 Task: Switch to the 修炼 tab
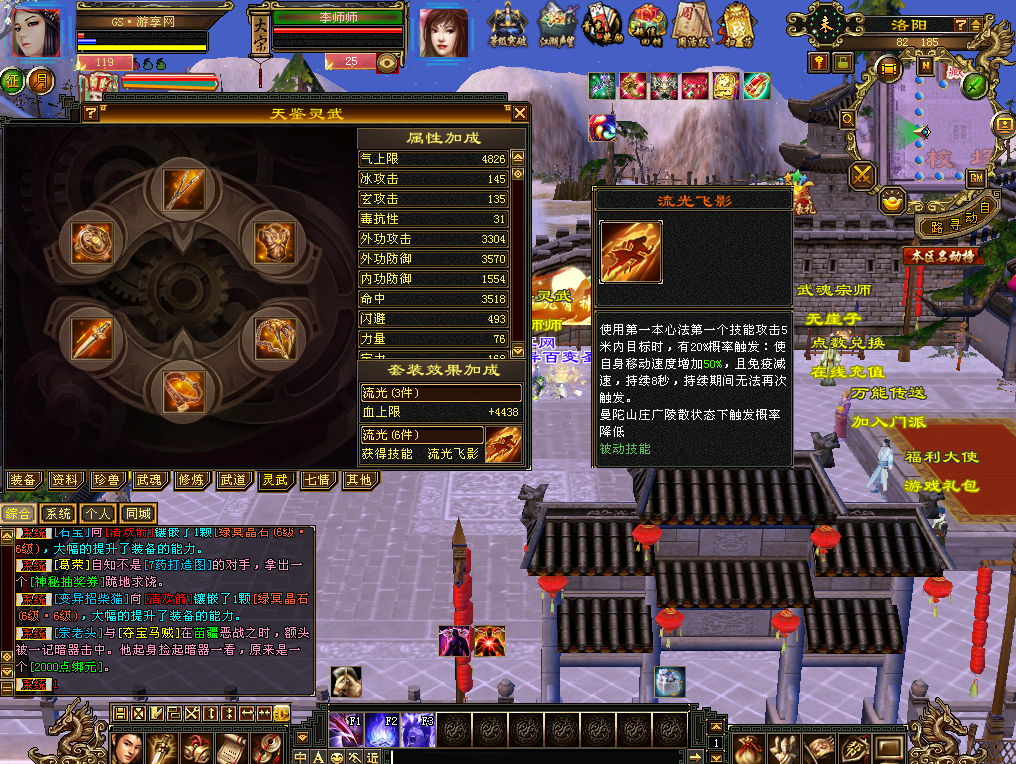[191, 480]
